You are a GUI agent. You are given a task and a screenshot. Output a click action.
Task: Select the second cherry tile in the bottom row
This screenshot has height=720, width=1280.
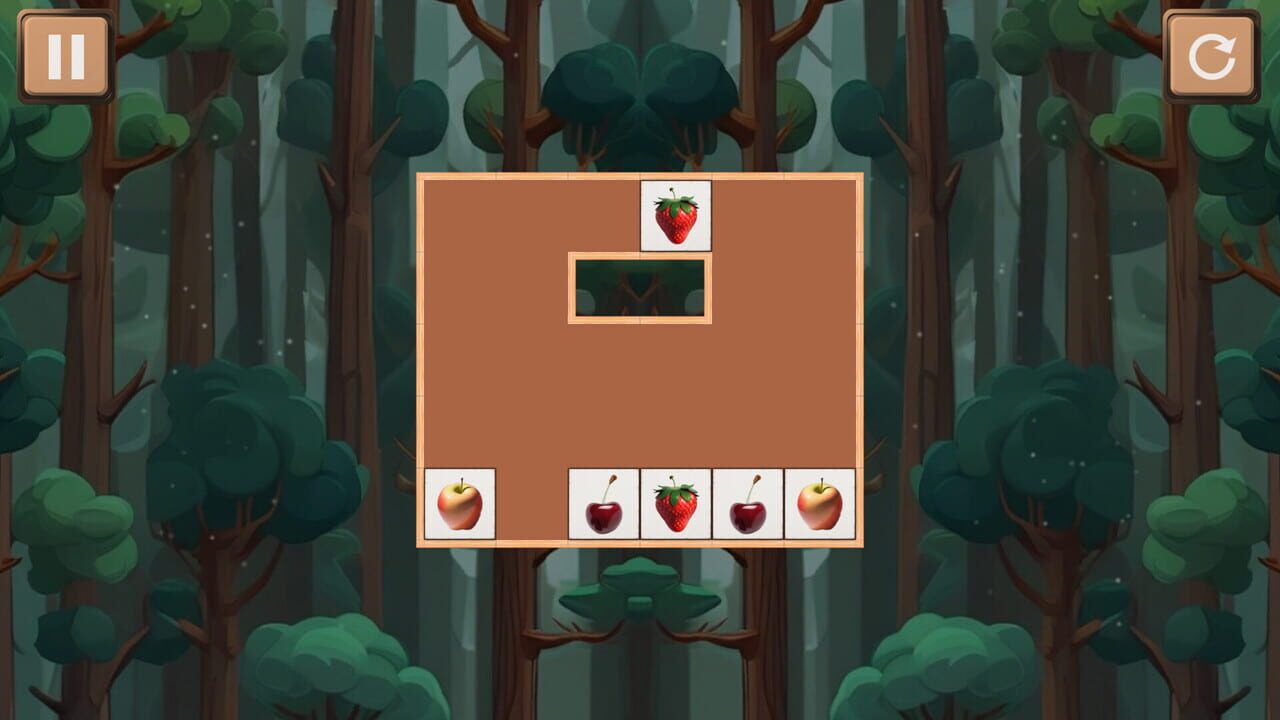tap(746, 504)
